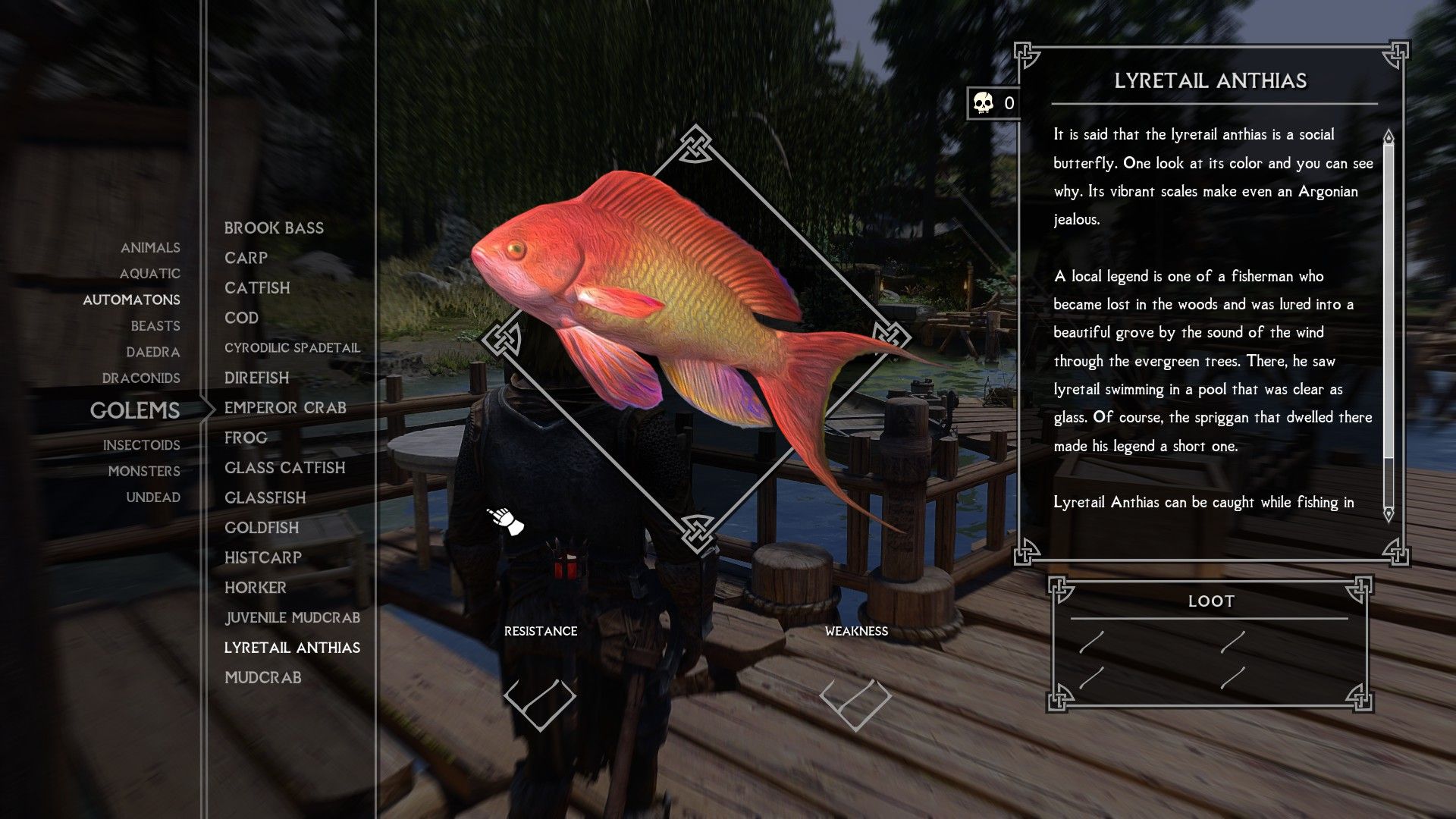Screen dimensions: 1456x819
Task: Select Brook Bass at the top of the list
Action: pyautogui.click(x=273, y=227)
